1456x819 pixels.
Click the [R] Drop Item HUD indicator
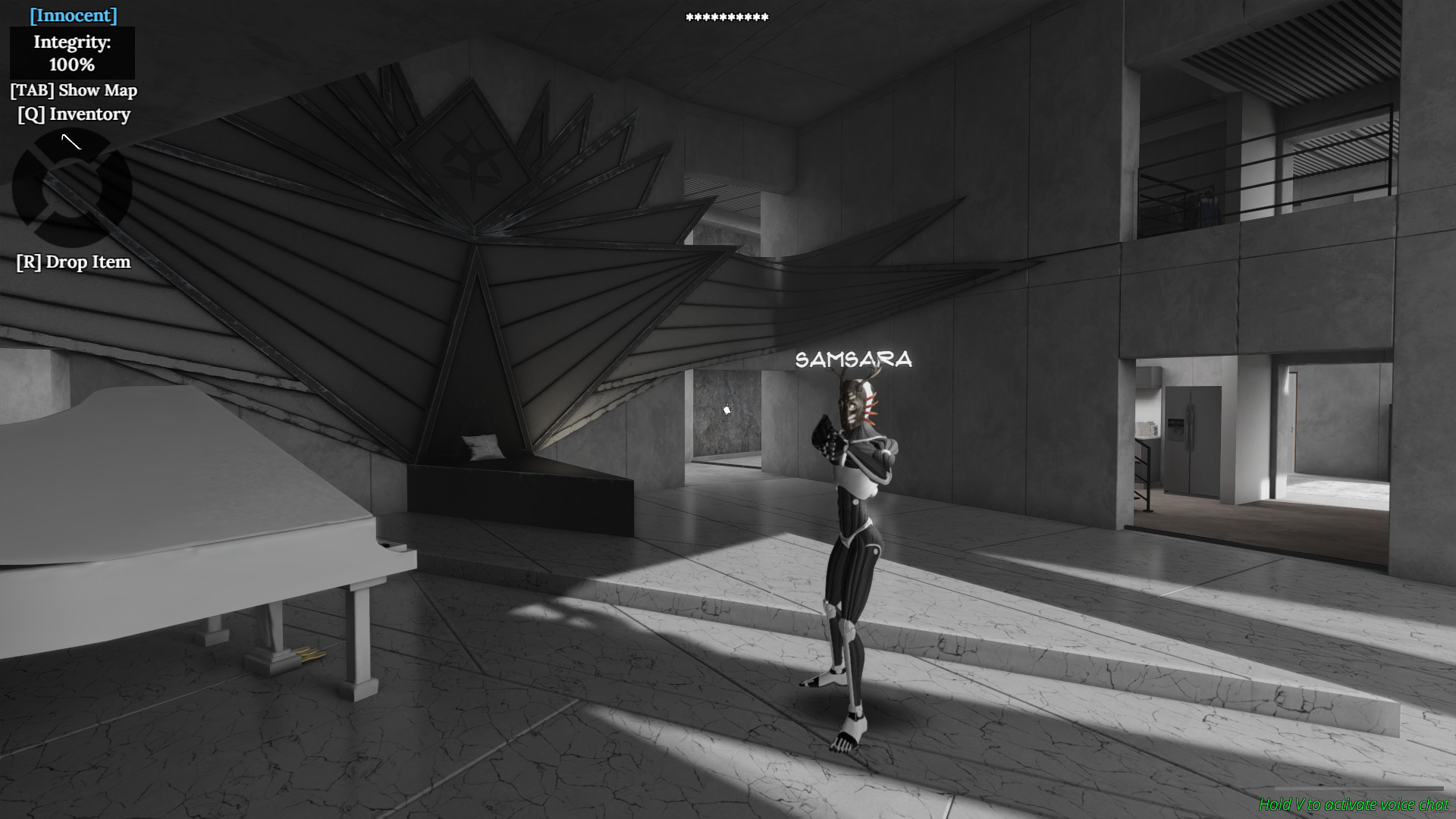tap(73, 262)
